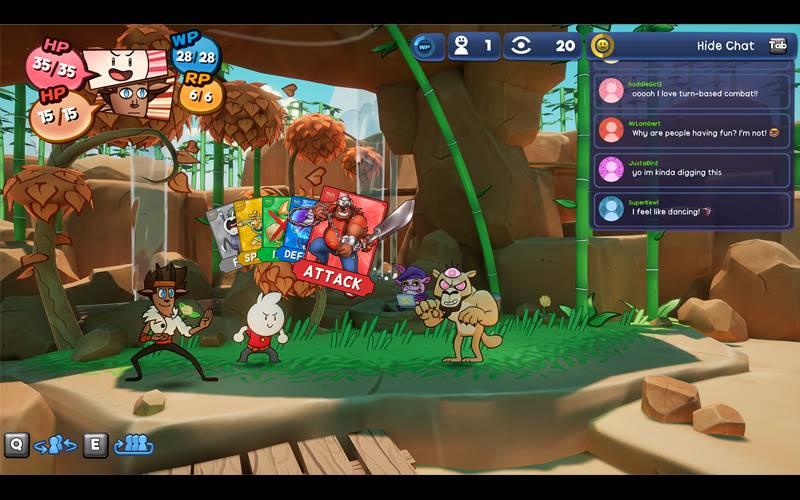Hide the chat panel
The image size is (800, 500).
(725, 46)
